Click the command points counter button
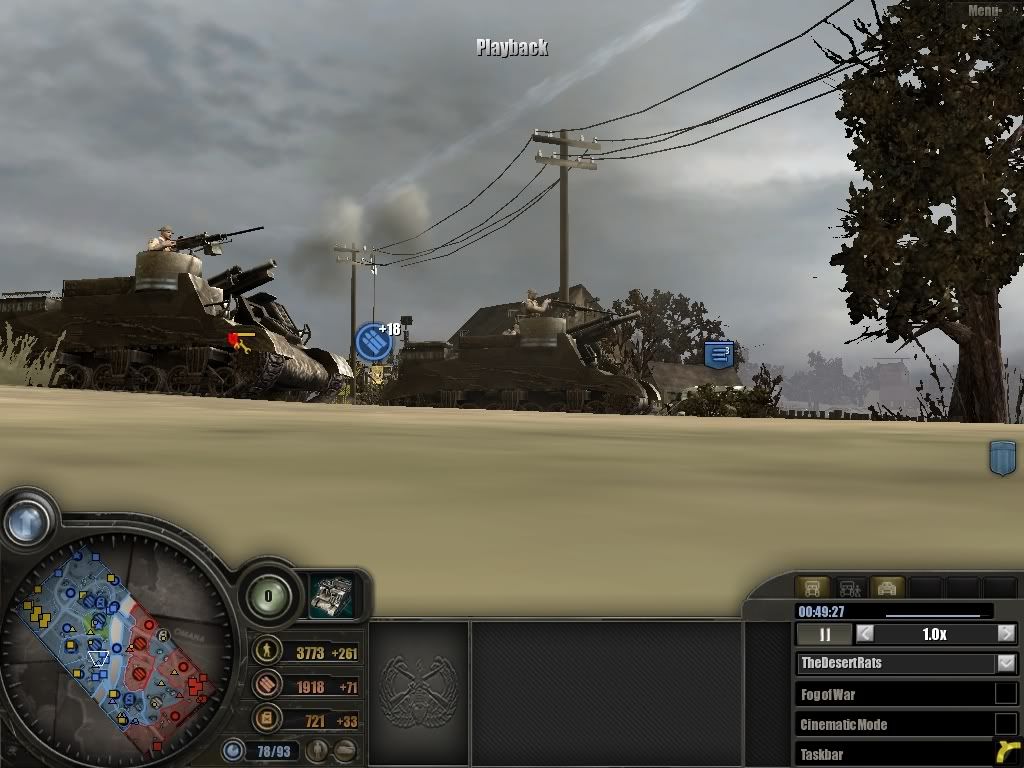1024x768 pixels. pos(268,597)
